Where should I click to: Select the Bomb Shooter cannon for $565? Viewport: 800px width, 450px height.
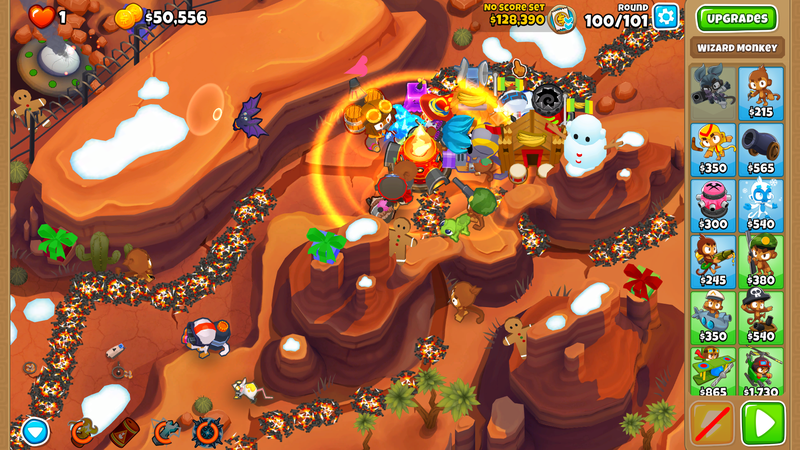point(760,149)
